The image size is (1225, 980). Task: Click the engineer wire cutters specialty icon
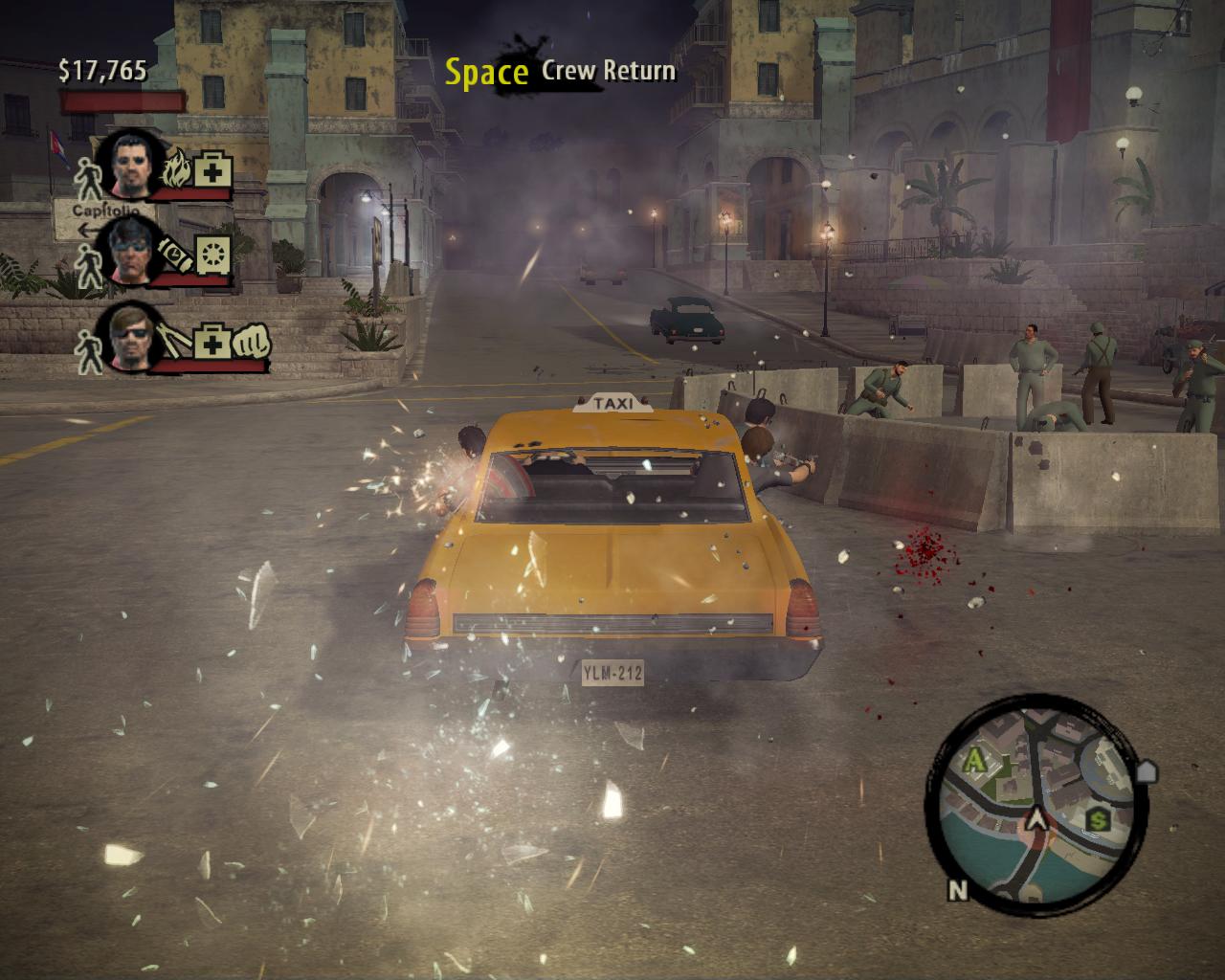177,340
